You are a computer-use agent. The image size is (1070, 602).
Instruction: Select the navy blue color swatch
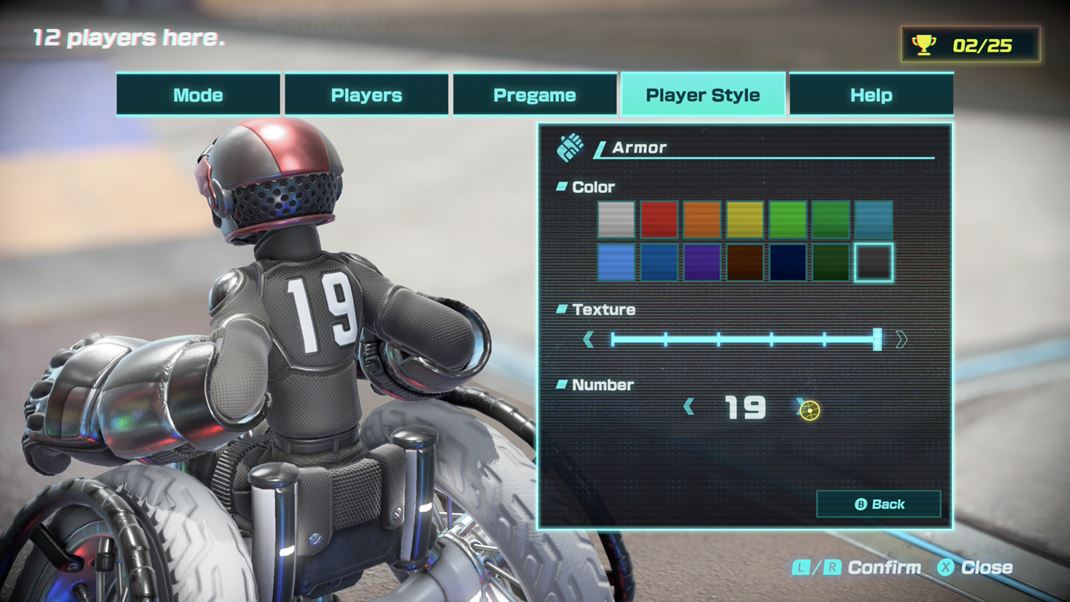point(788,262)
